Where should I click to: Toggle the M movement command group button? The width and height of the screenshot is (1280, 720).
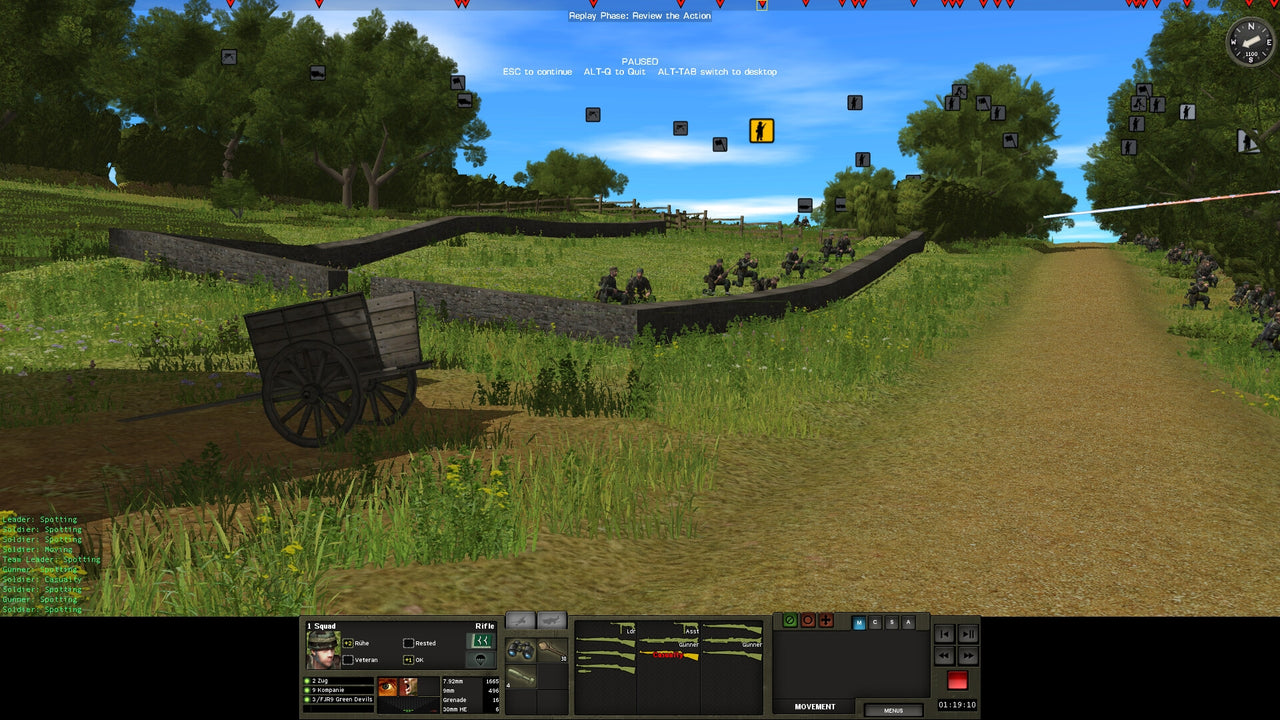click(859, 622)
